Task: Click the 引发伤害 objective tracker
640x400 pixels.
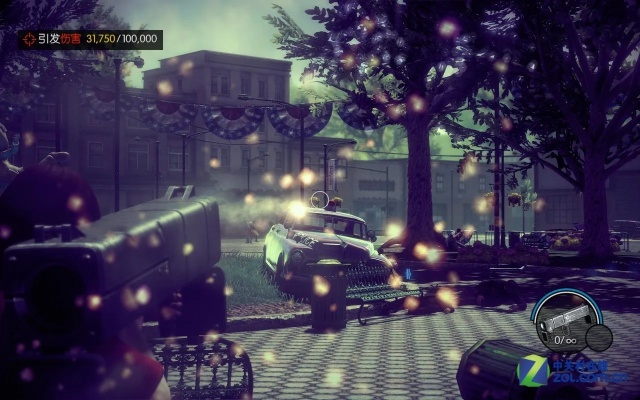Action: point(90,39)
